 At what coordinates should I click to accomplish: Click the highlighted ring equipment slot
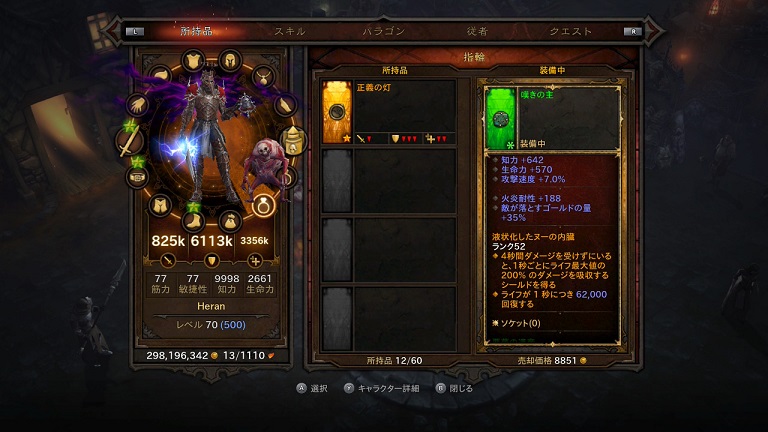click(x=264, y=205)
